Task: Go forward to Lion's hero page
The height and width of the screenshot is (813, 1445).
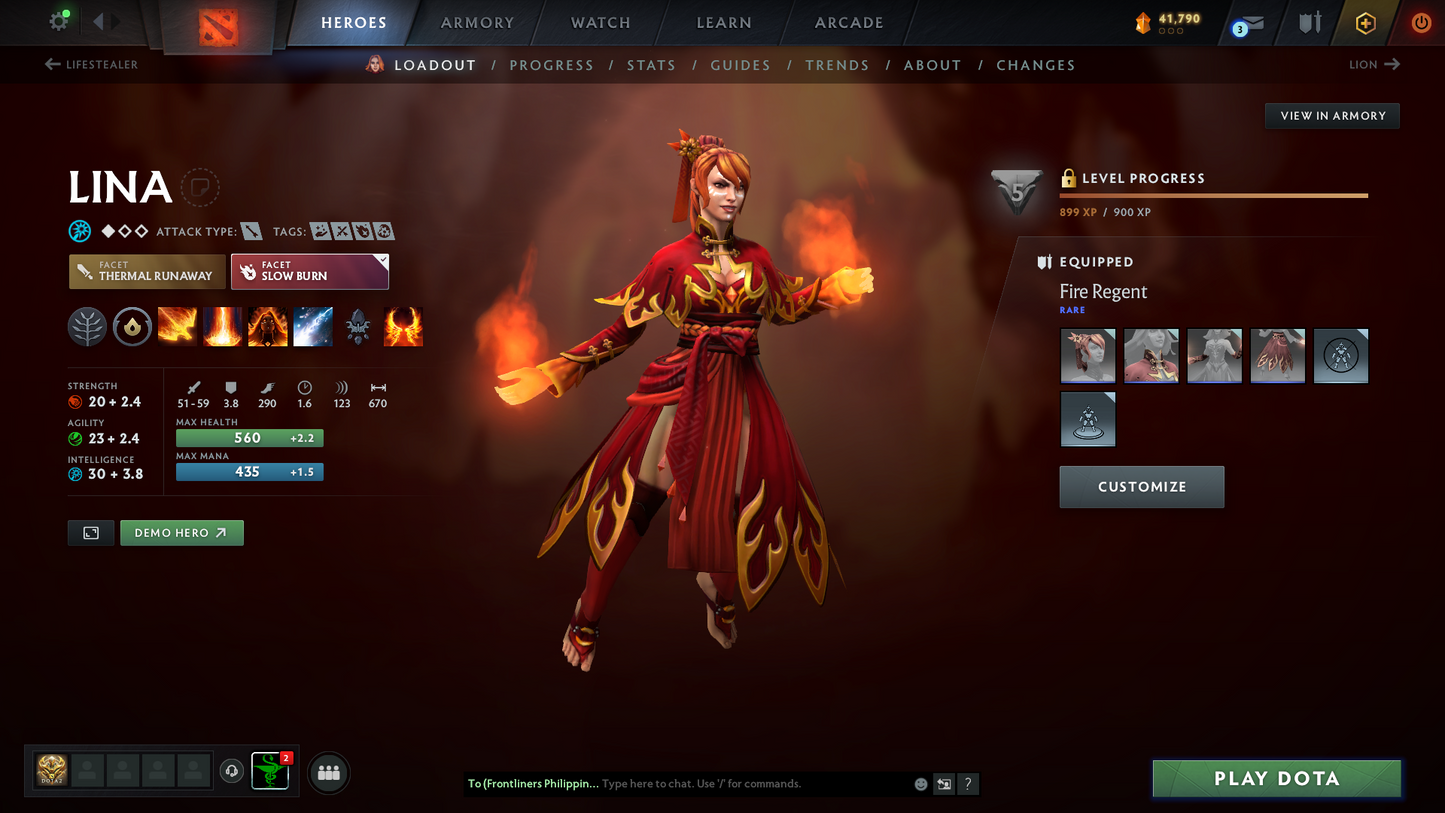Action: [x=1373, y=64]
